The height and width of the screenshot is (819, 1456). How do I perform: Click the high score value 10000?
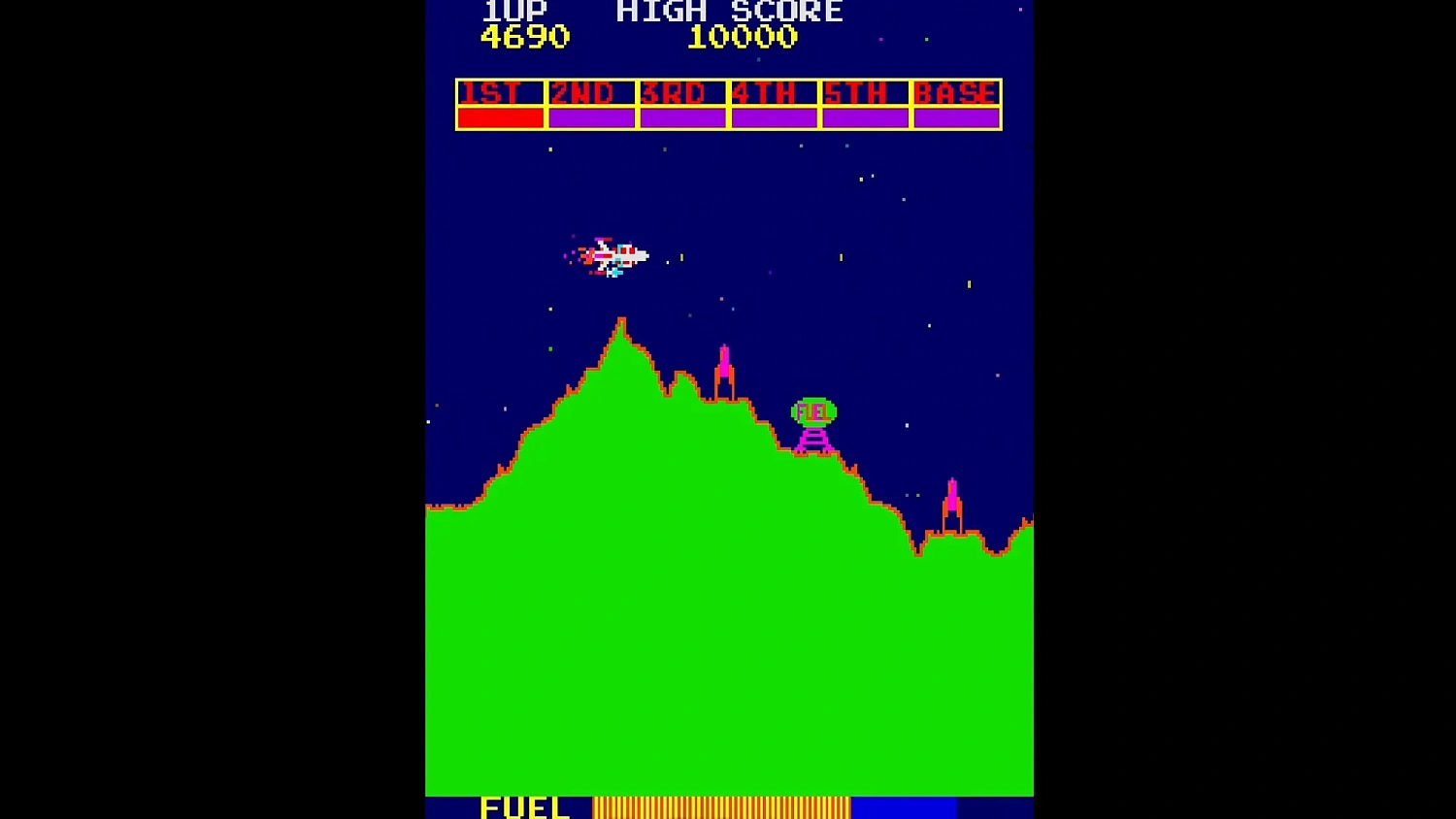pyautogui.click(x=743, y=39)
